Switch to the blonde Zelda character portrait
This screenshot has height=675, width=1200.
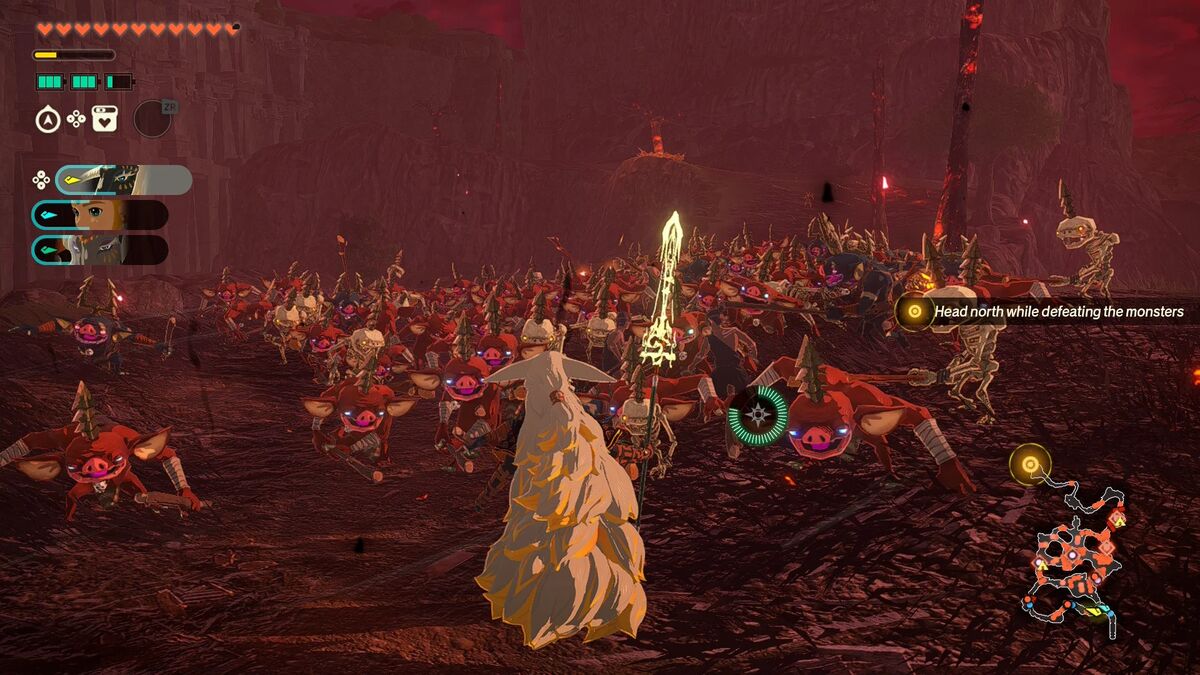[99, 215]
